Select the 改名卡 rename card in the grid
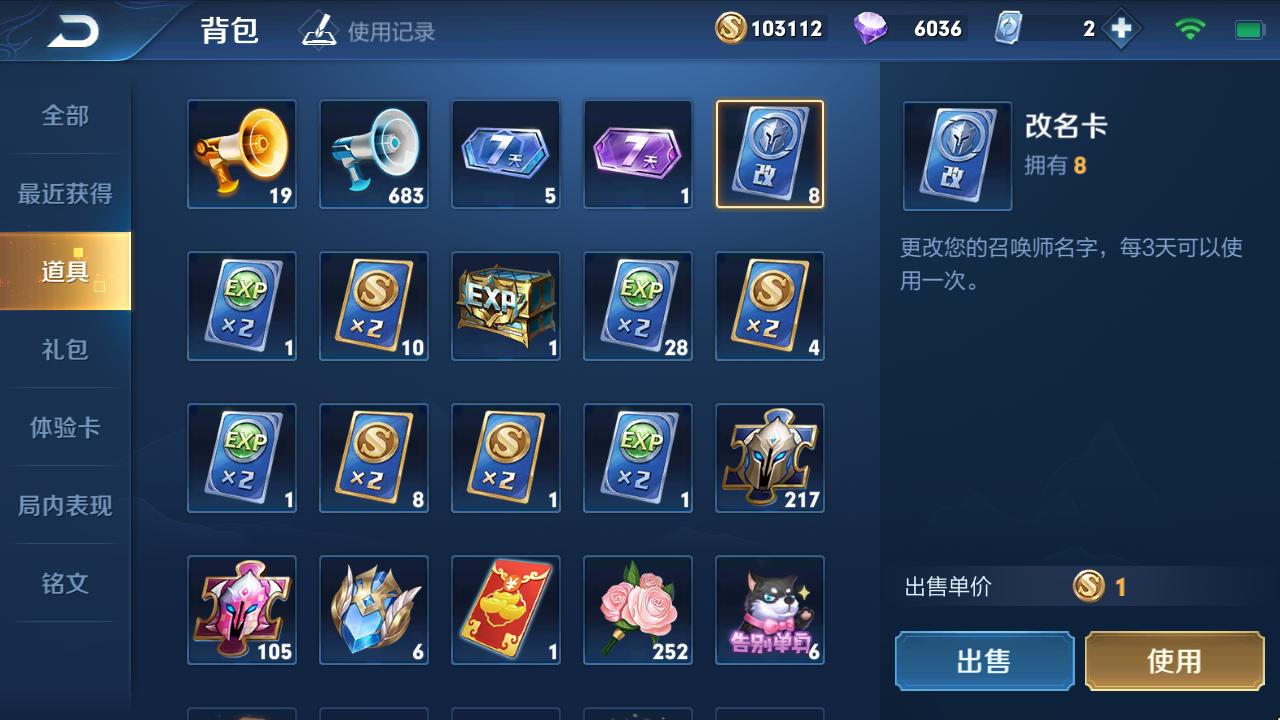 click(x=769, y=155)
